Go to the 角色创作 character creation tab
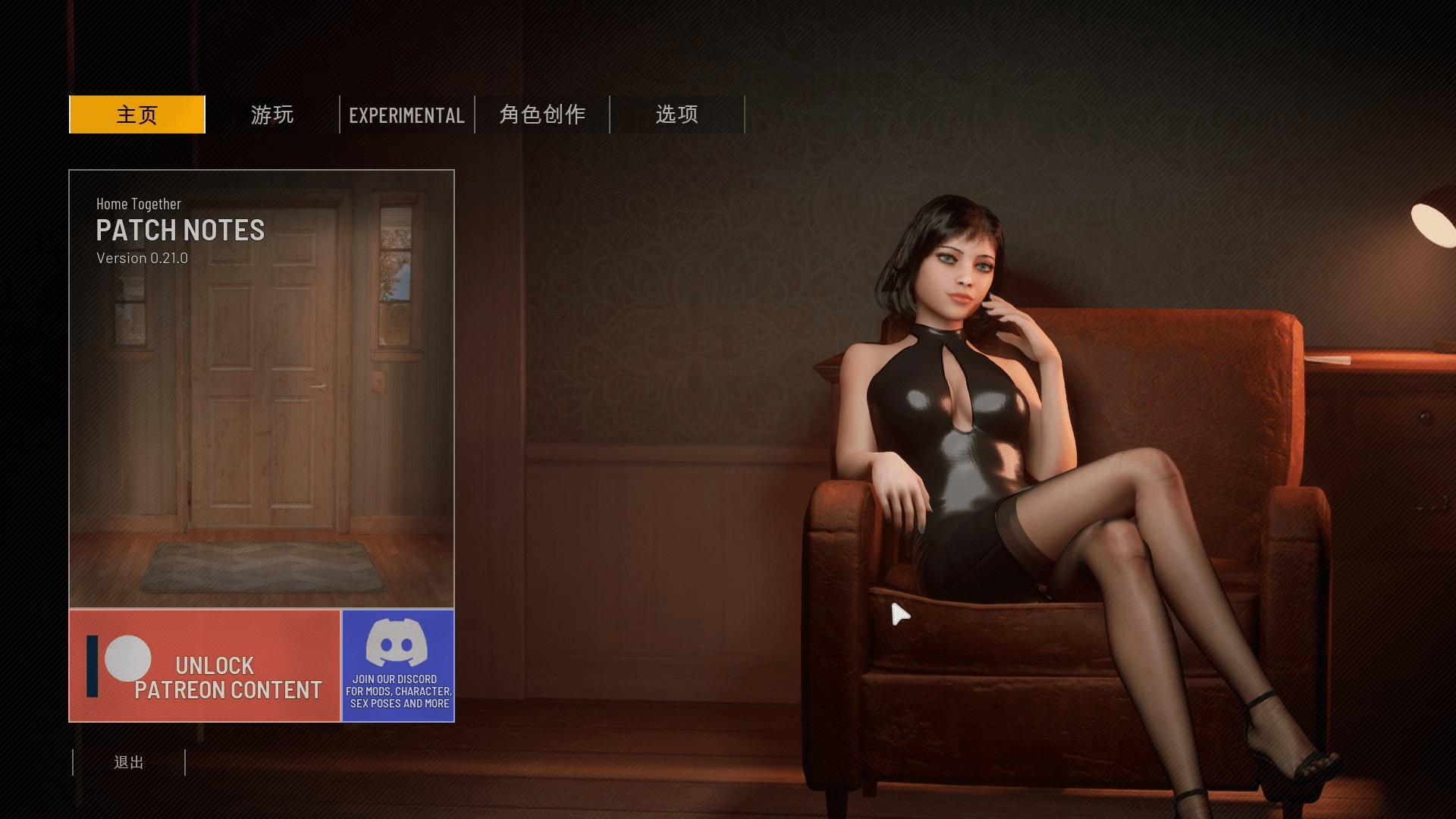Screen dimensions: 1456x819 pyautogui.click(x=542, y=115)
